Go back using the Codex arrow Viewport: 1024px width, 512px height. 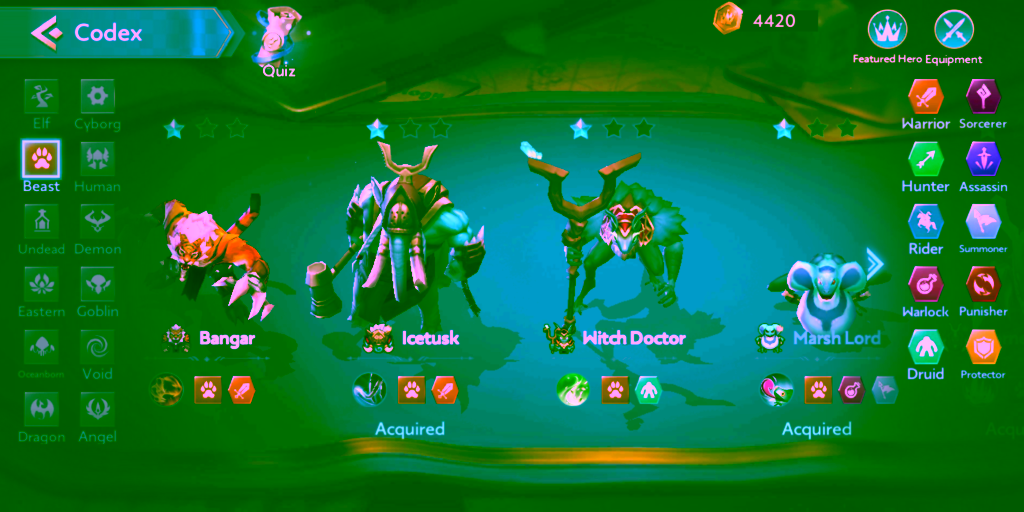[x=45, y=33]
